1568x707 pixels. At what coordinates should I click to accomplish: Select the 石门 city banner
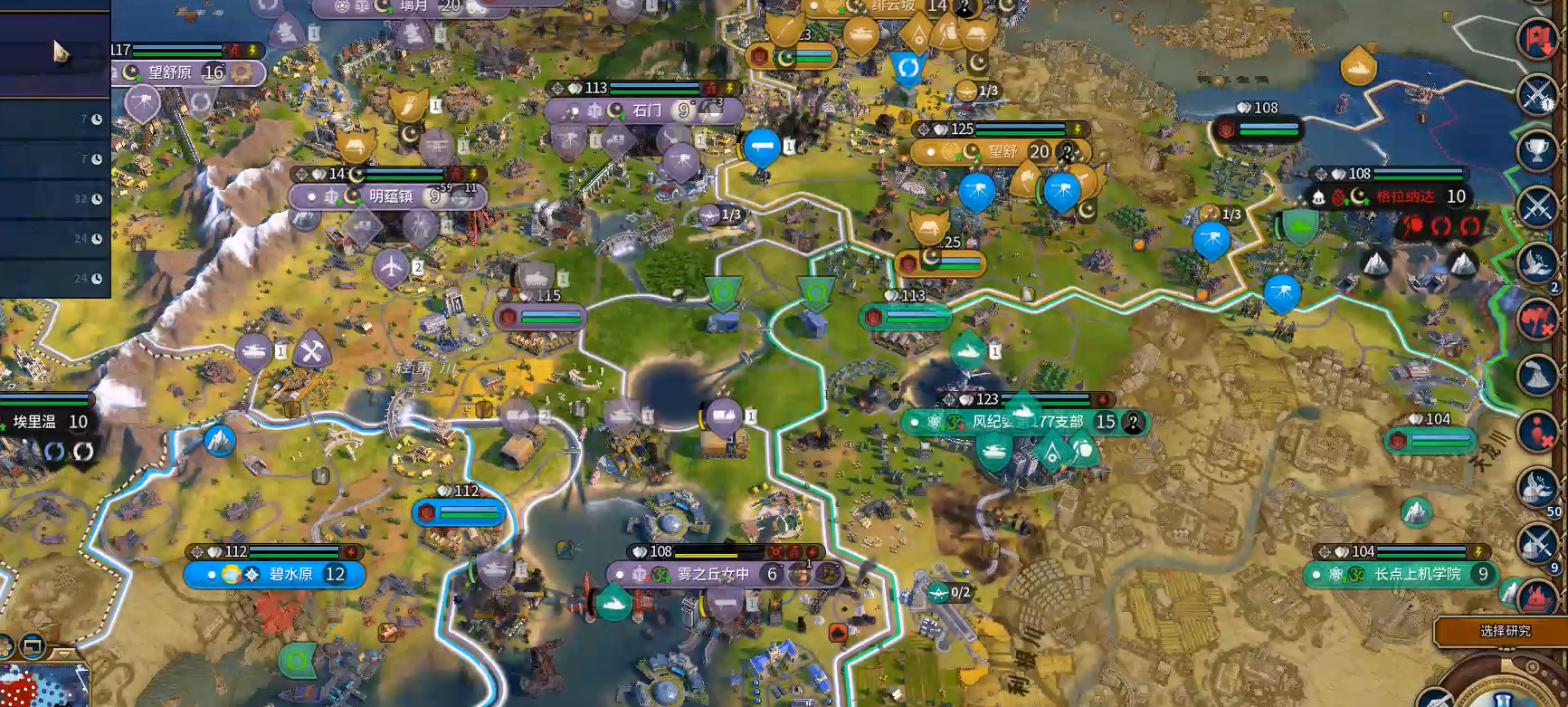click(x=642, y=110)
